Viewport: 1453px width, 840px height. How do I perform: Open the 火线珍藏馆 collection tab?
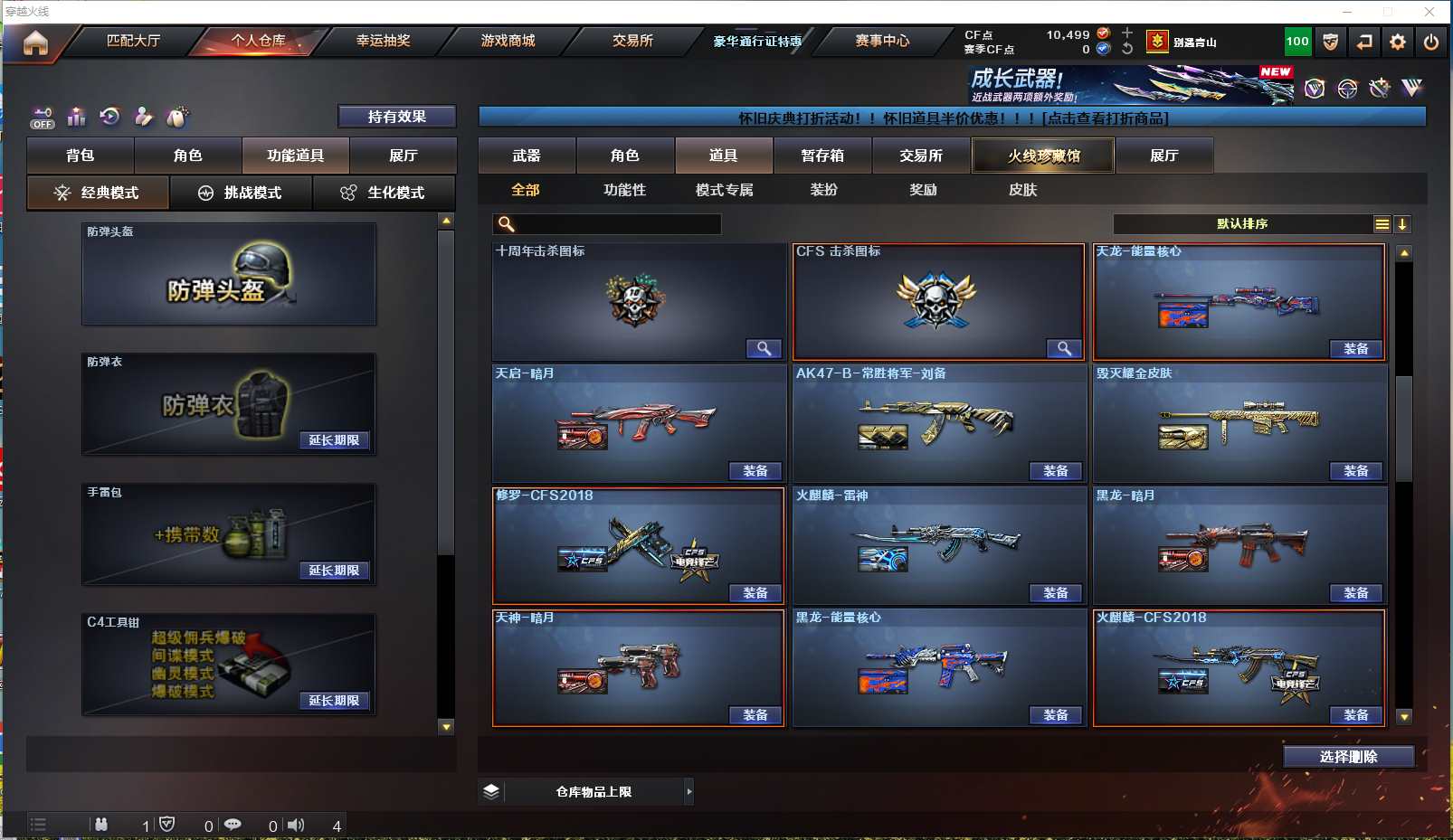point(1043,156)
